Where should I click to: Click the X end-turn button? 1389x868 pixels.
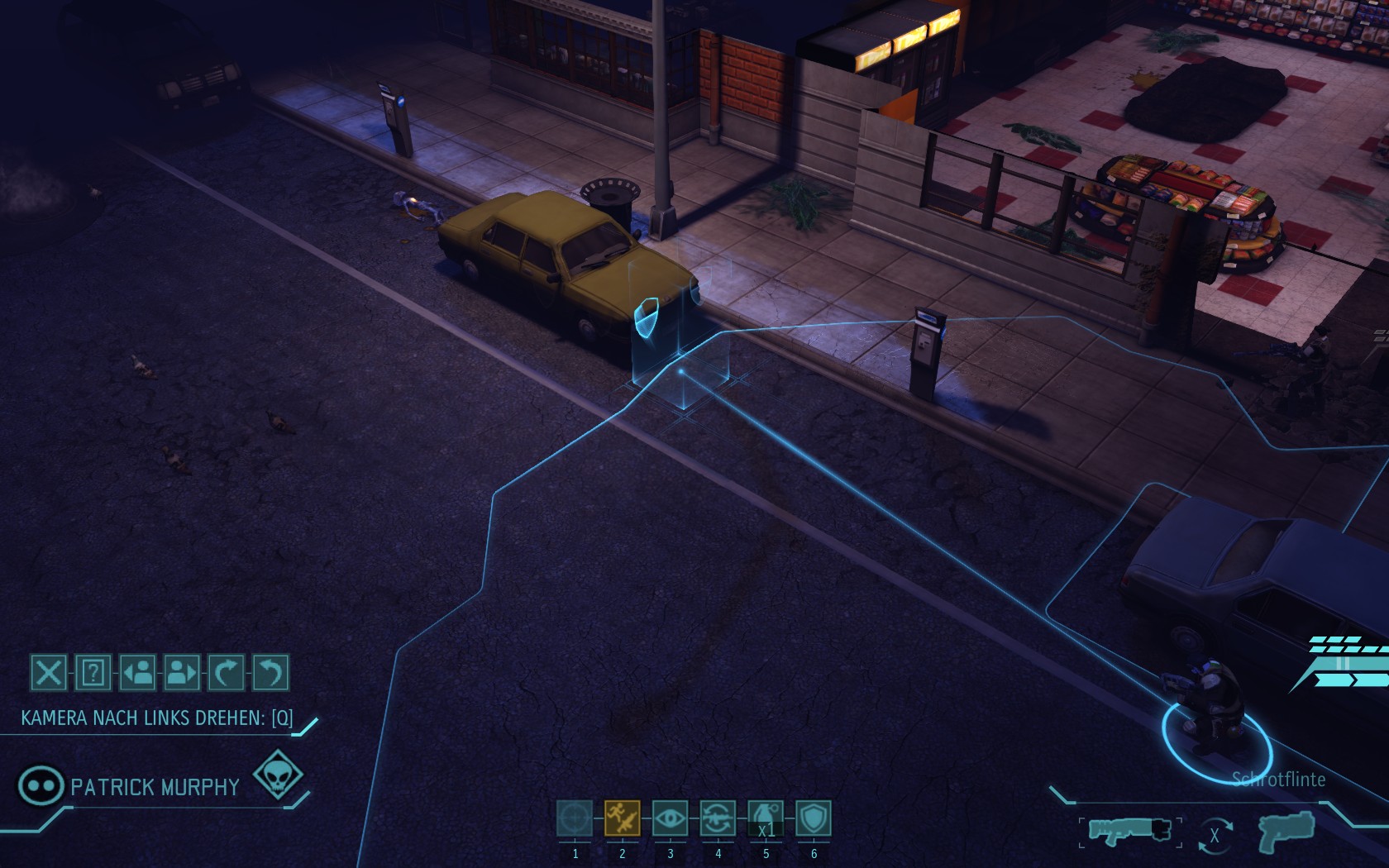pyautogui.click(x=49, y=673)
